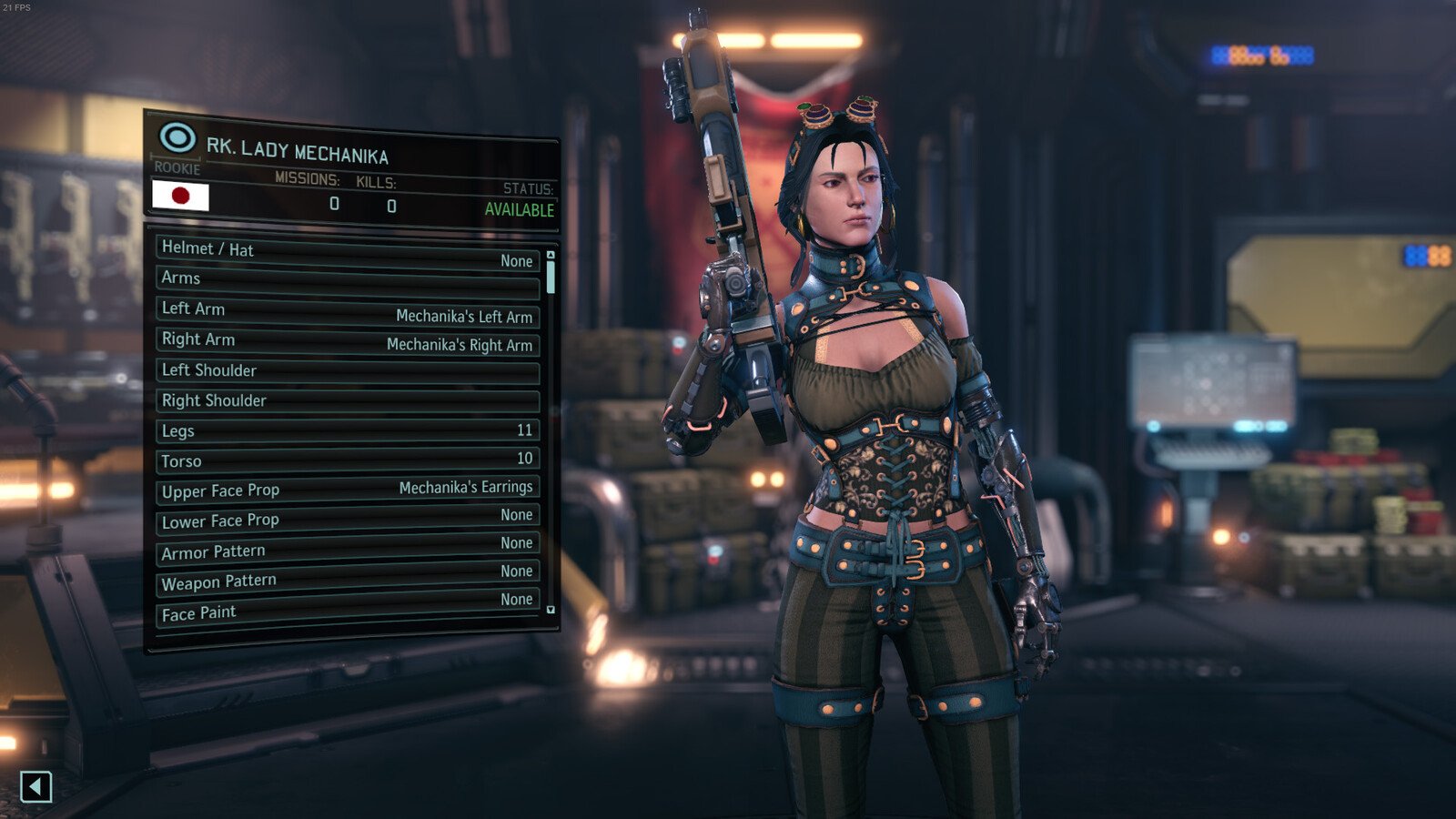
Task: Click the list's scroll up arrow
Action: [x=551, y=256]
